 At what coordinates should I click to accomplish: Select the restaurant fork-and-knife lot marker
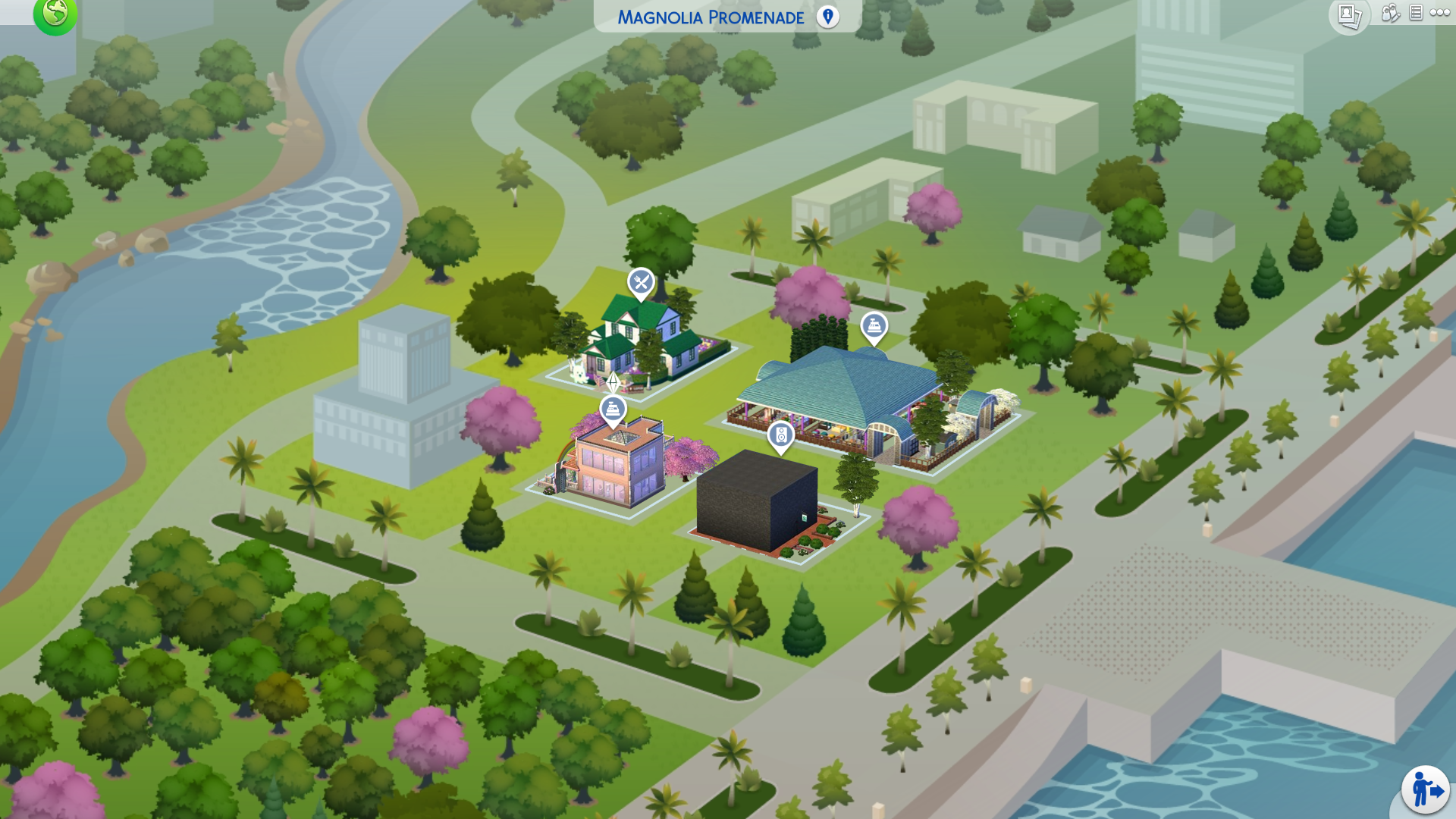click(641, 284)
